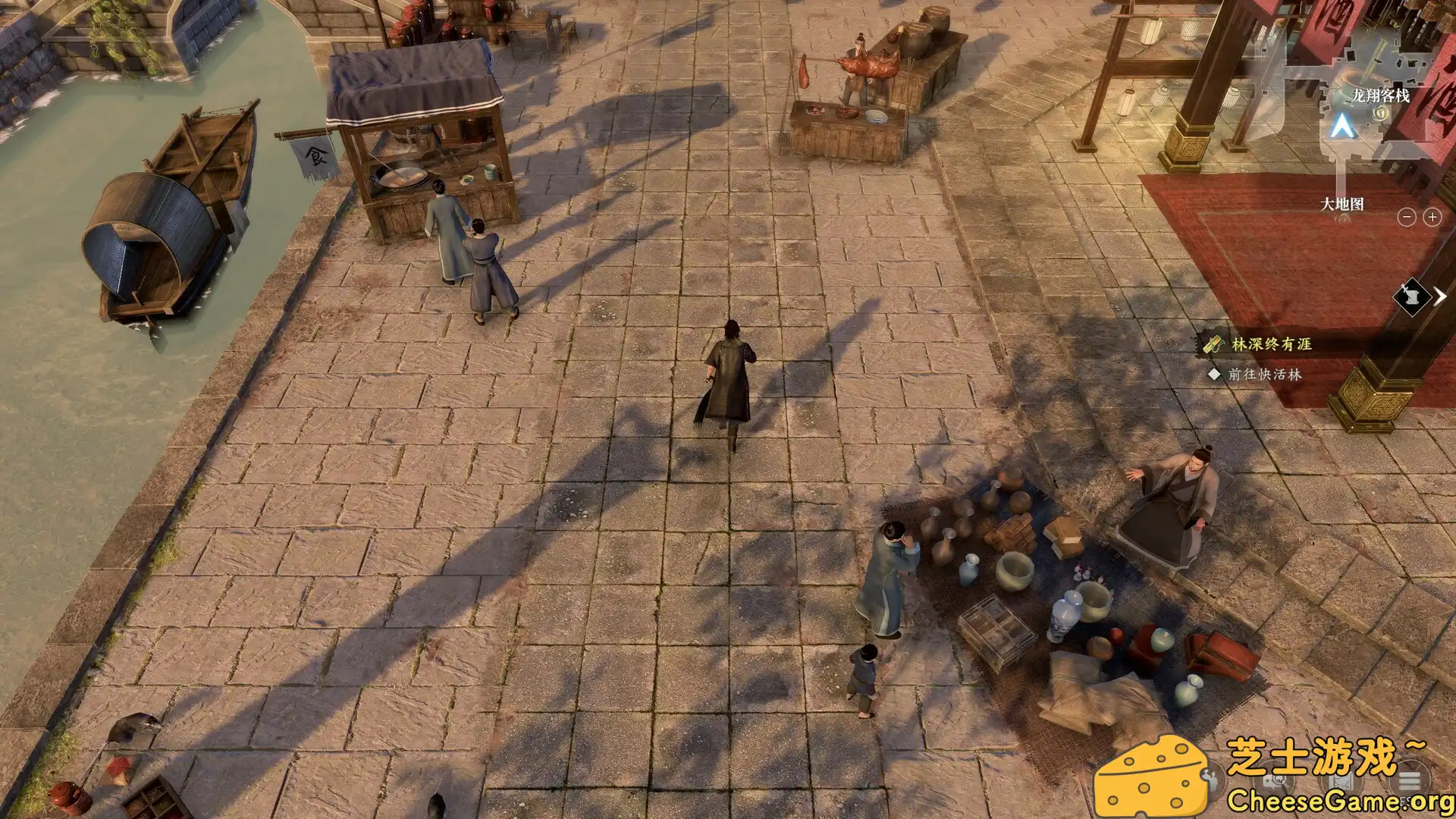Select the camera screenshot icon at bottom right
This screenshot has height=819, width=1456.
(1274, 783)
